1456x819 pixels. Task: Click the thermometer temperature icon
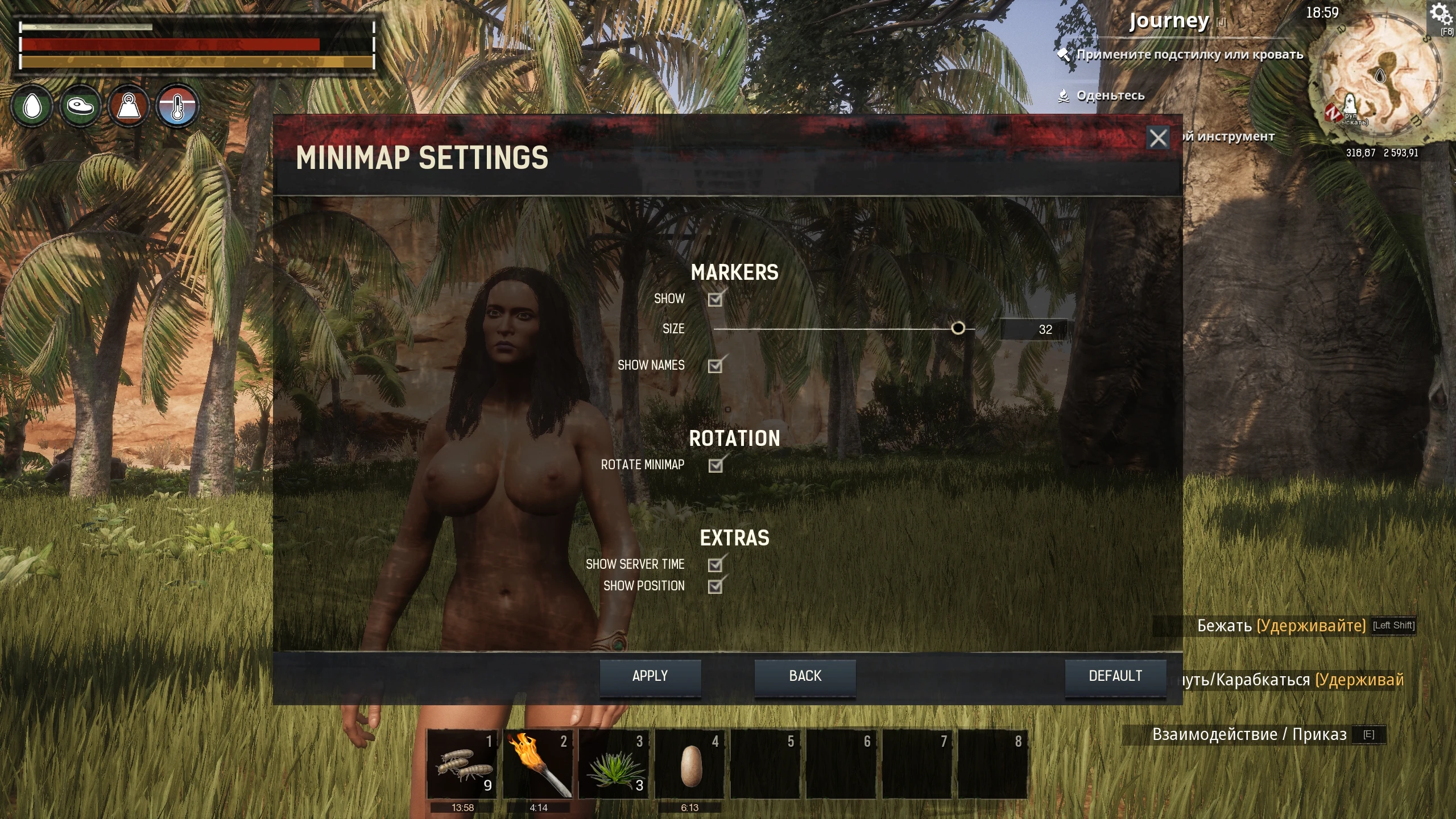pos(177,105)
